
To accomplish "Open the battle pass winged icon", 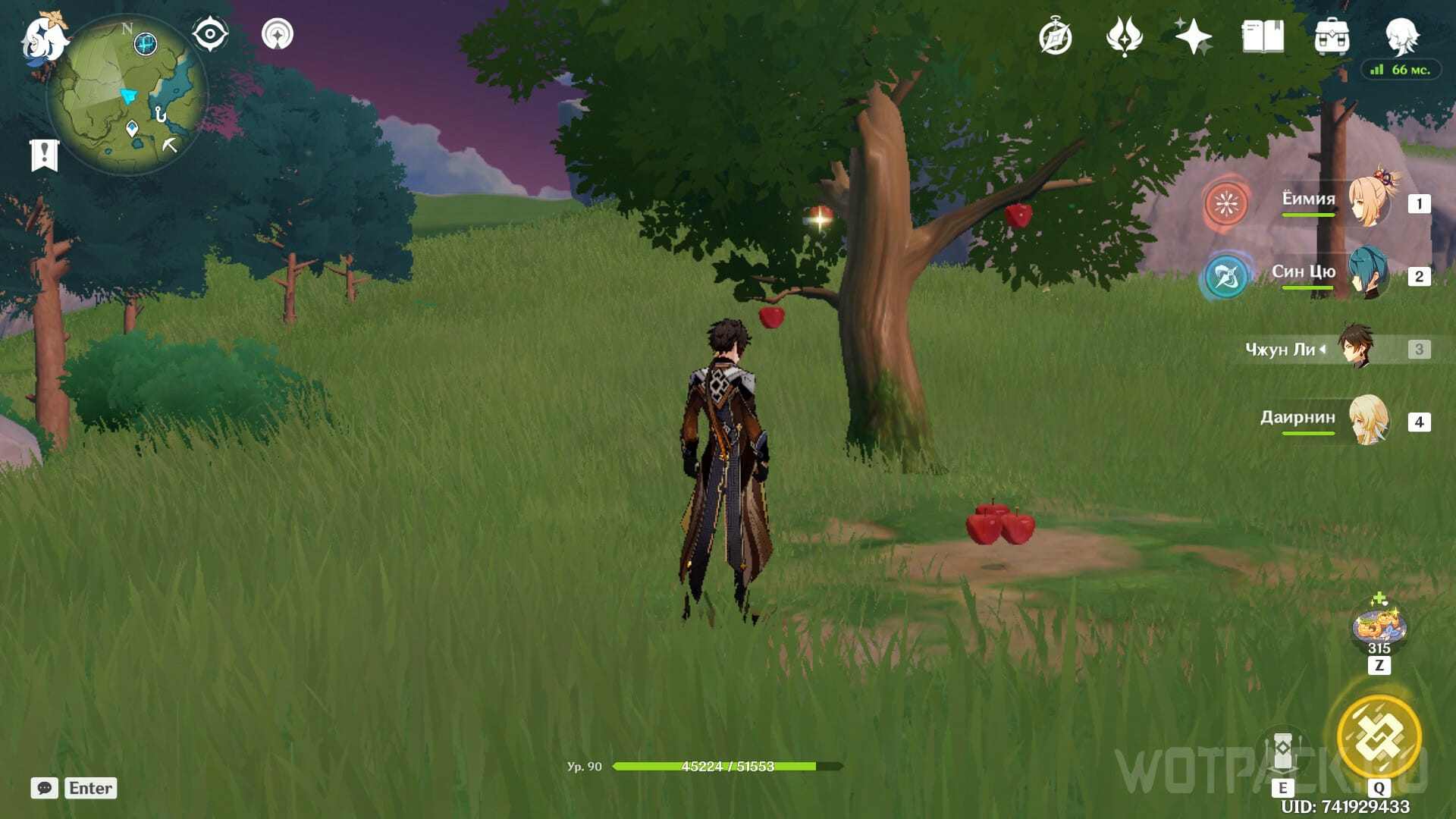I will coord(1124,36).
